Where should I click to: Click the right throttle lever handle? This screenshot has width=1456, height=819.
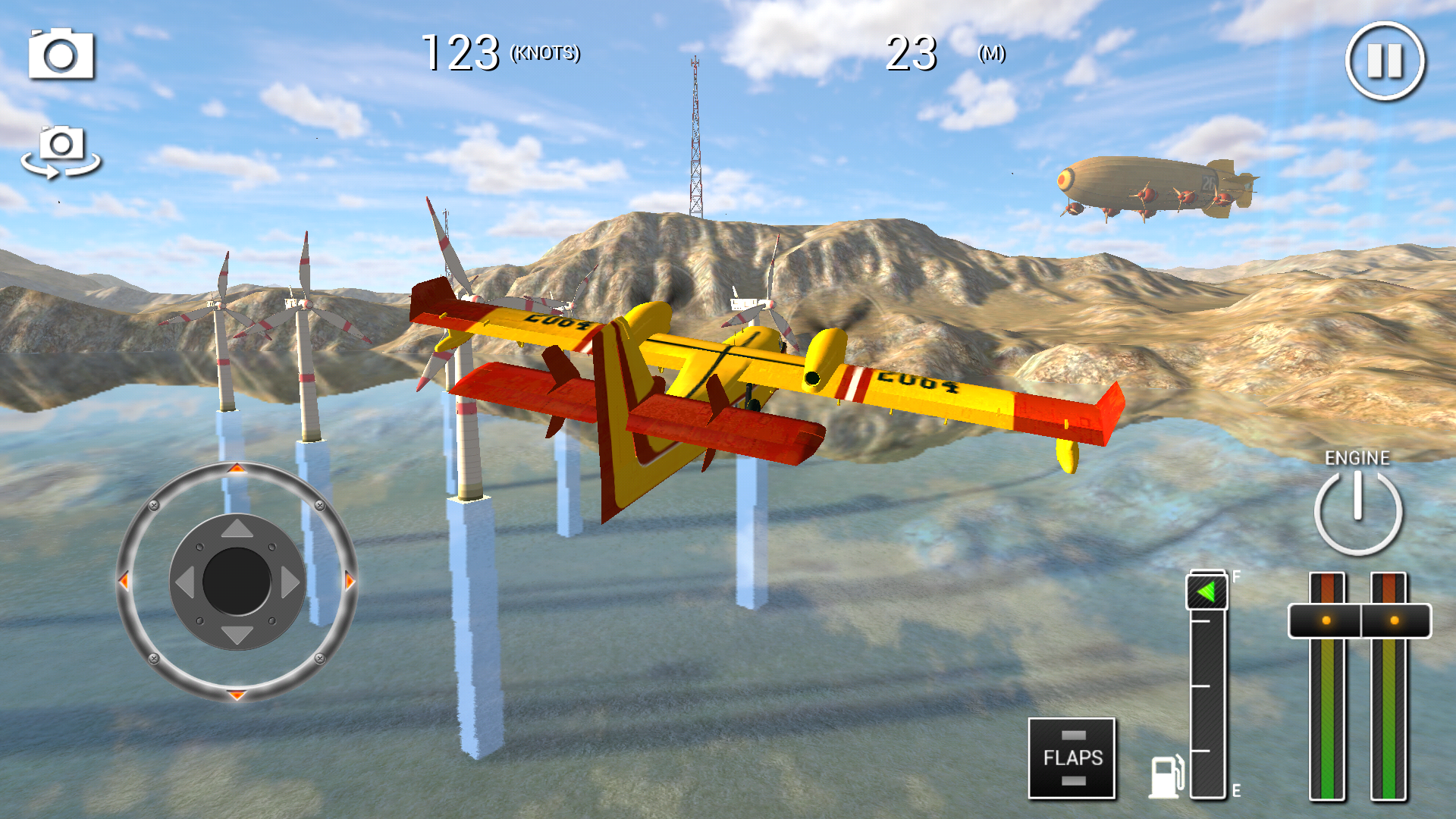(x=1395, y=621)
